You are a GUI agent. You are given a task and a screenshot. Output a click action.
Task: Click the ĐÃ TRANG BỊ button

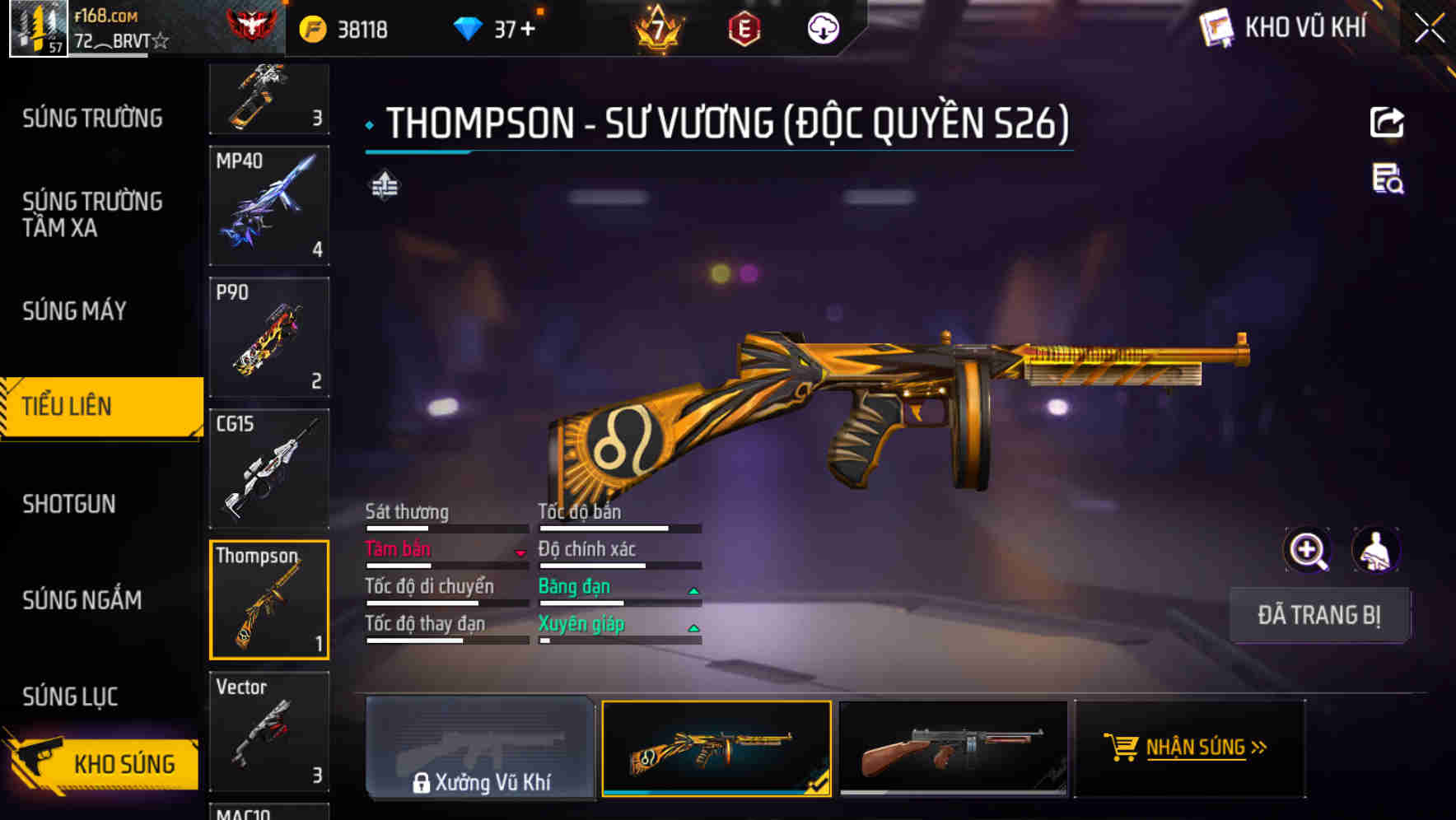(1319, 614)
